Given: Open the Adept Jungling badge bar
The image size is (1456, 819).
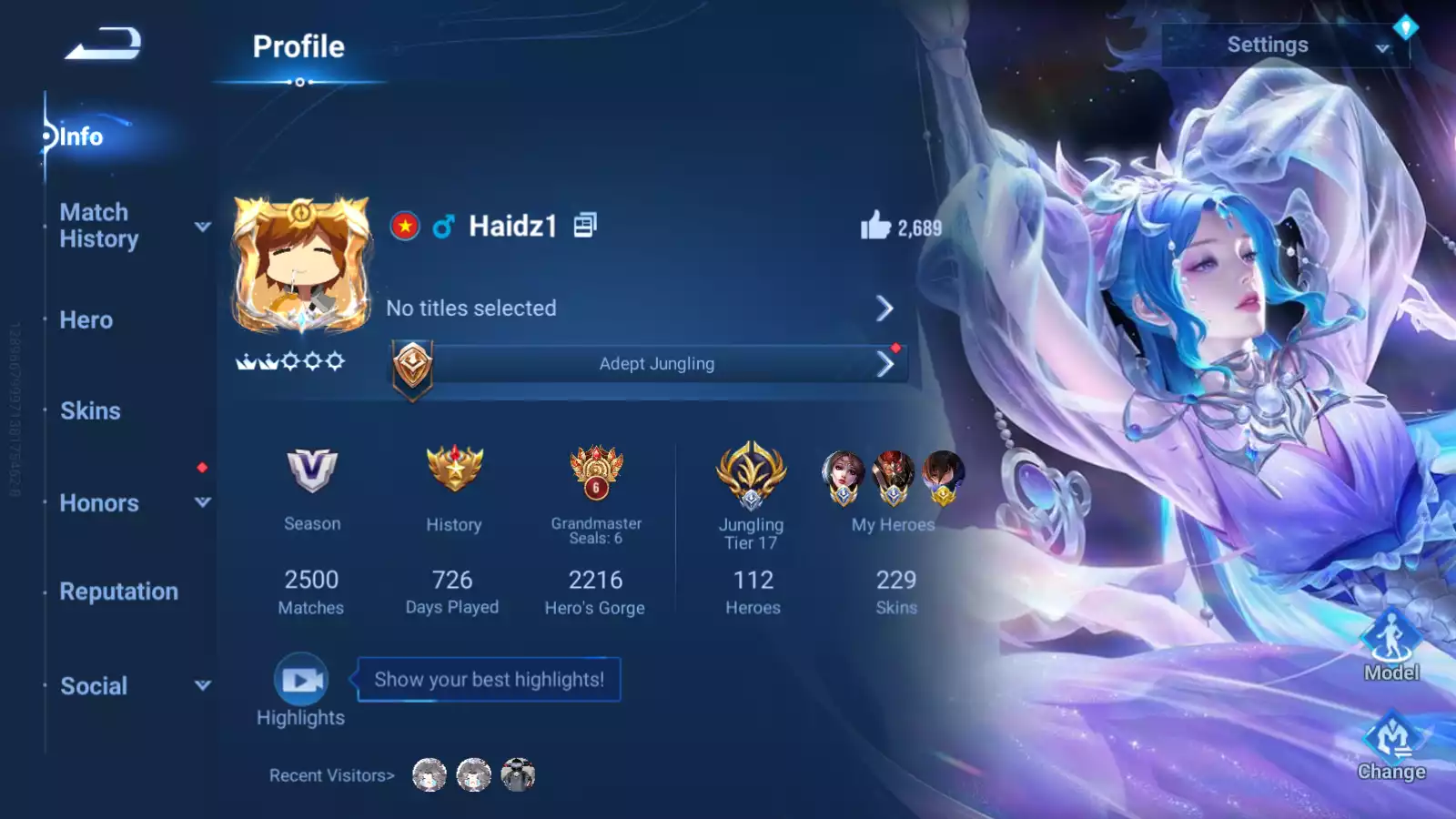Looking at the screenshot, I should (655, 364).
